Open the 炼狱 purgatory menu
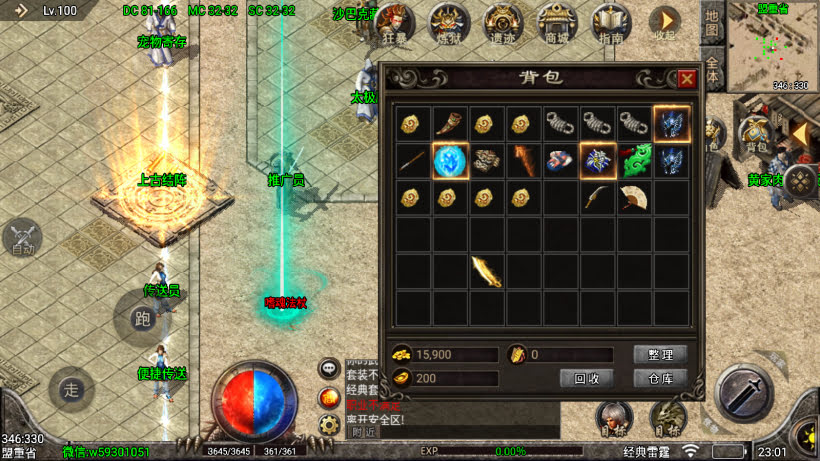 (x=449, y=22)
